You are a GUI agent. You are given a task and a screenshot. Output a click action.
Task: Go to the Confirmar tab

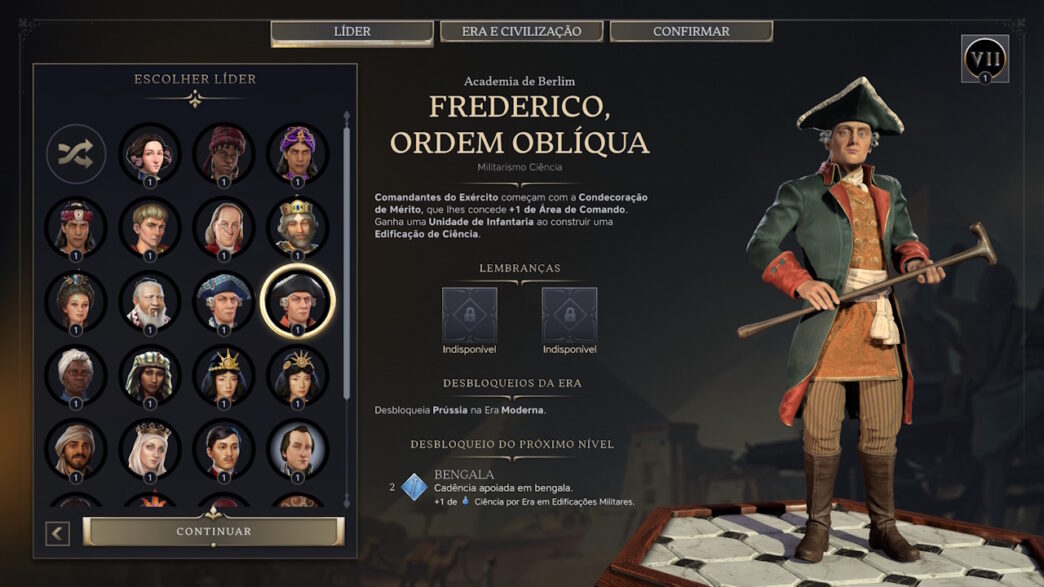point(691,32)
